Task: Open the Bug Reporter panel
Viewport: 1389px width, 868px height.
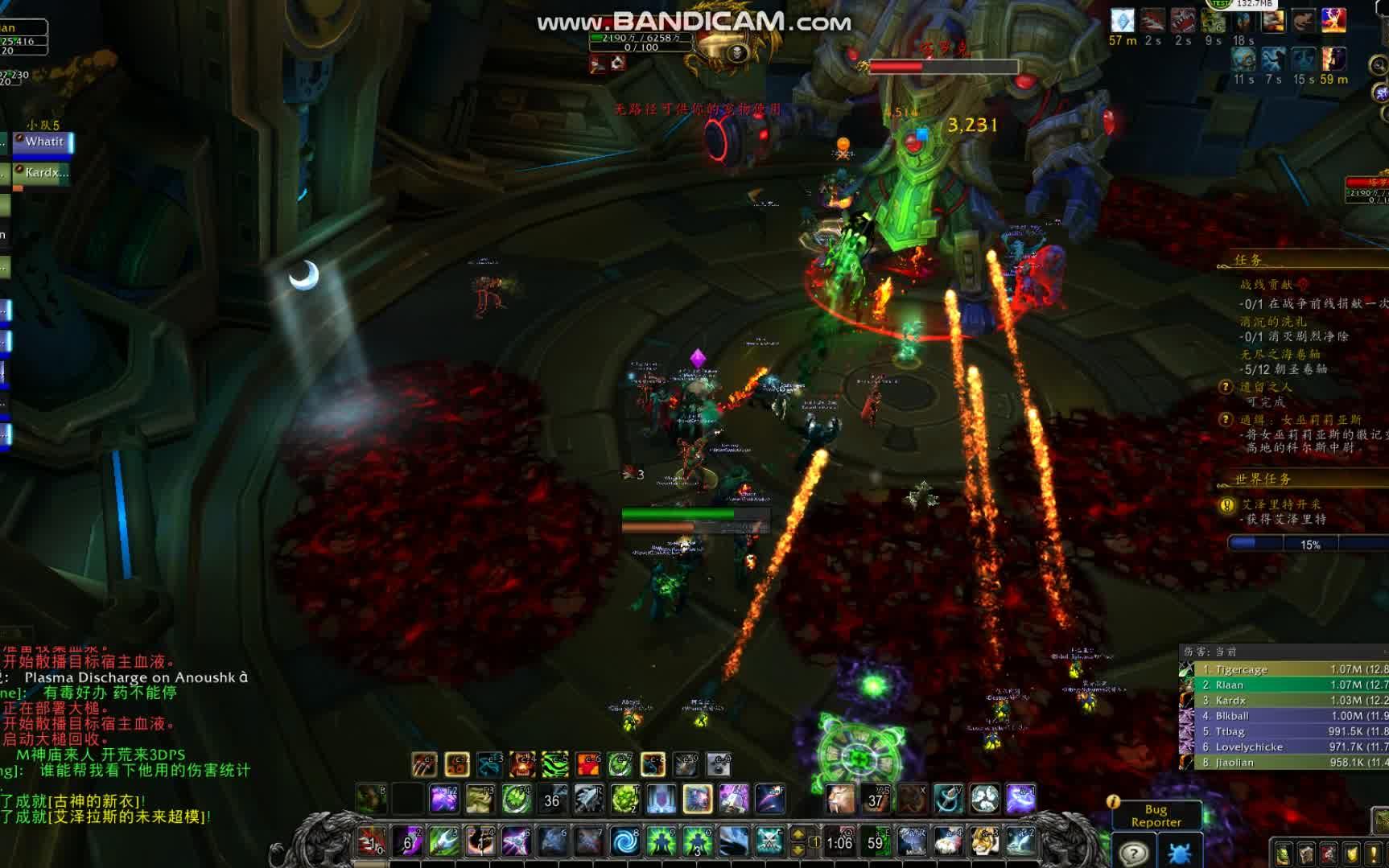Action: pyautogui.click(x=1156, y=815)
